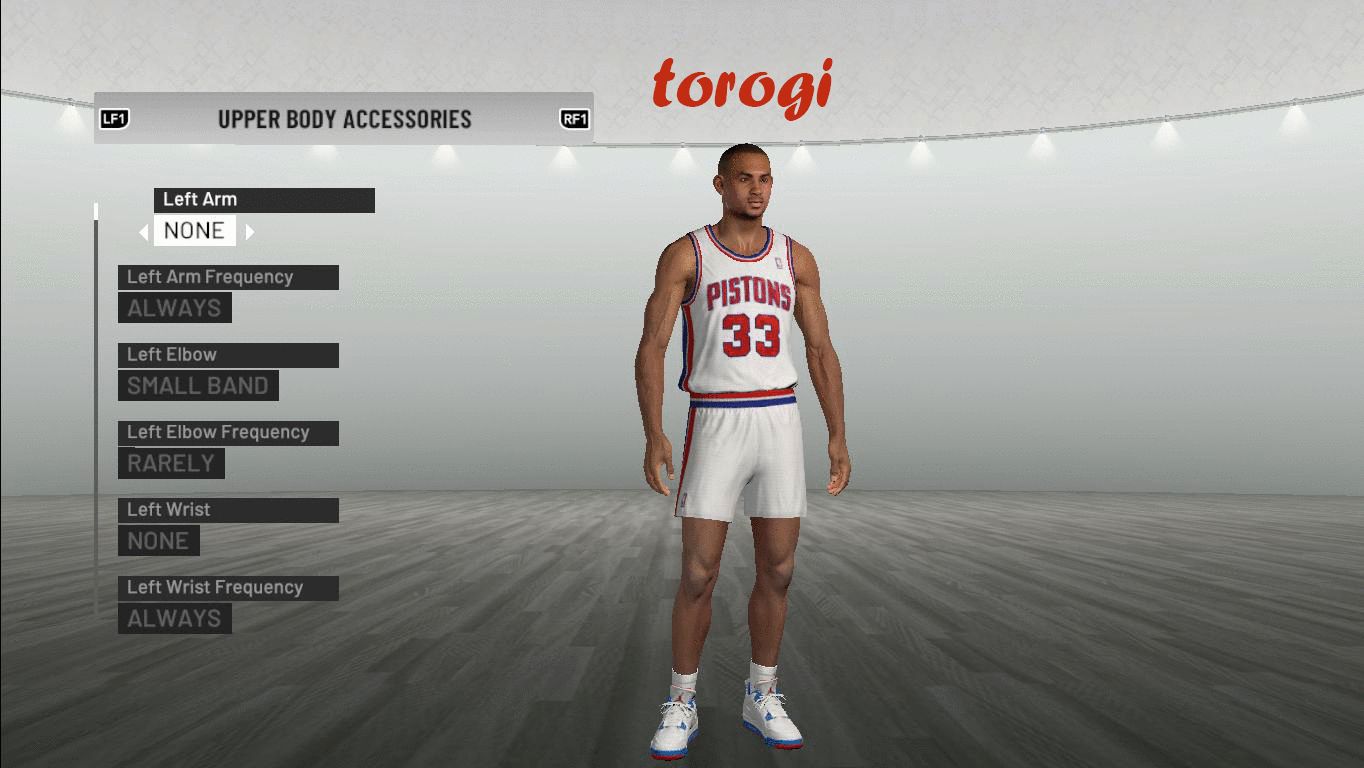Image resolution: width=1364 pixels, height=768 pixels.
Task: Click the left arrow beside Left Arm NONE
Action: 144,232
